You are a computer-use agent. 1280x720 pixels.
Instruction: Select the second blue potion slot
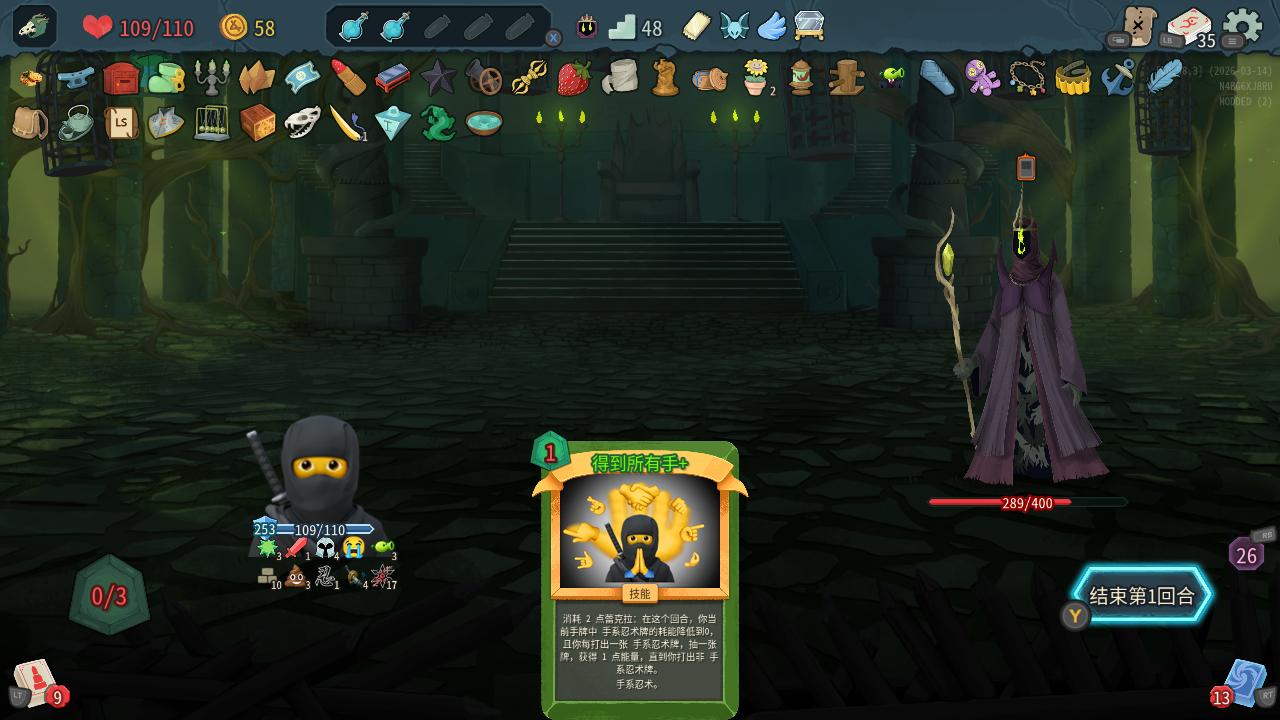pyautogui.click(x=395, y=27)
